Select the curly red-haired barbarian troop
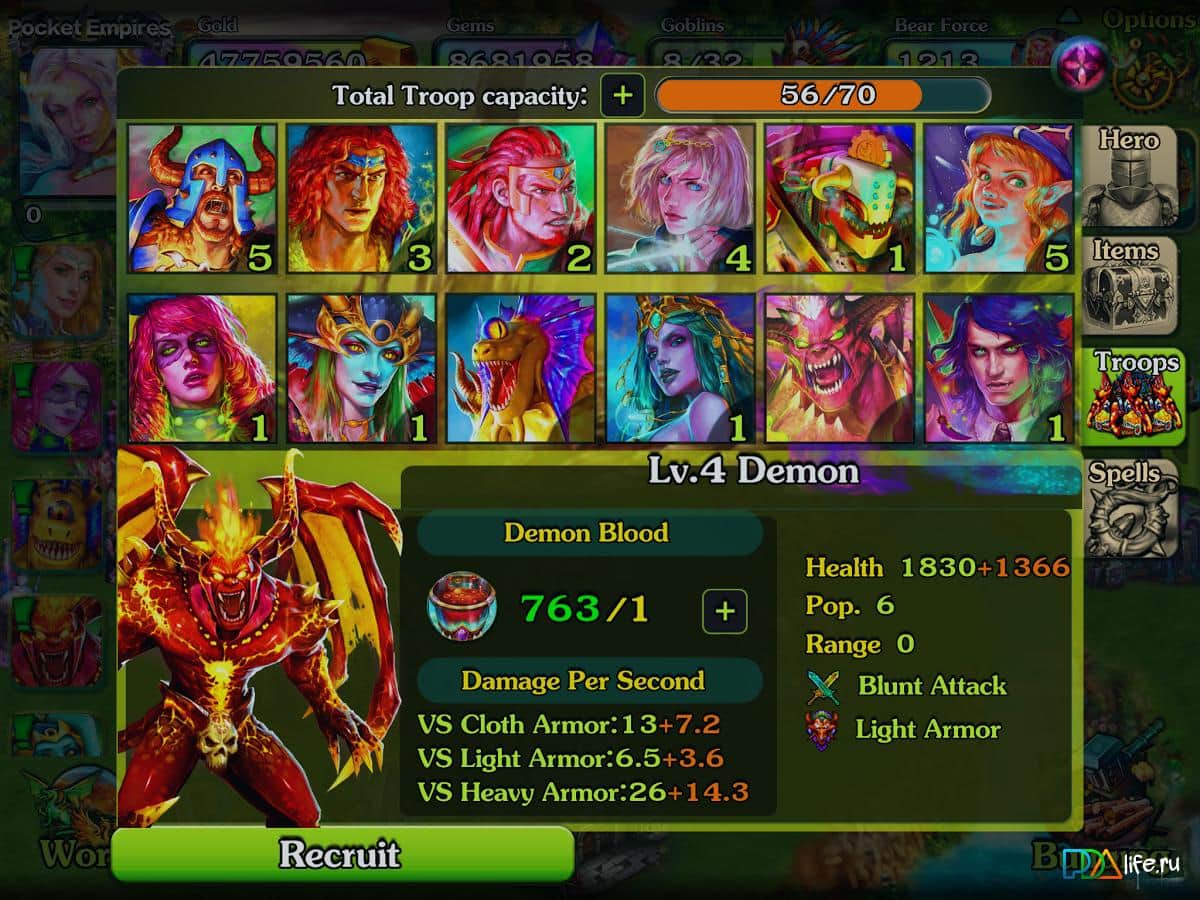The height and width of the screenshot is (900, 1200). 361,198
